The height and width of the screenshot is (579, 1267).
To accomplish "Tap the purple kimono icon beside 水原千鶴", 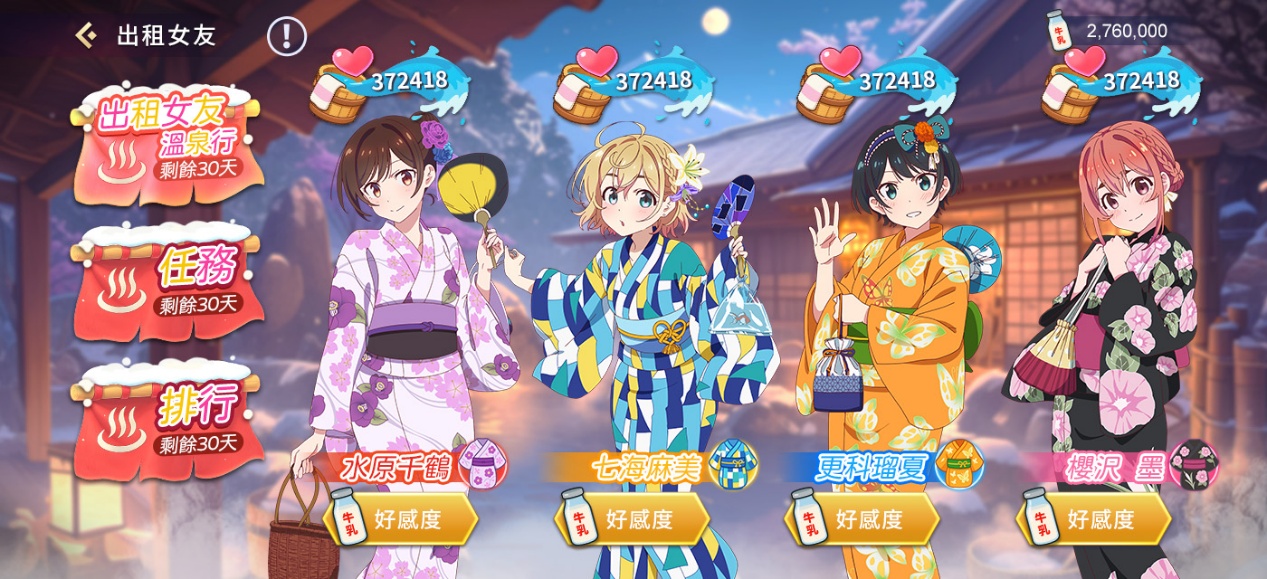I will coord(482,465).
